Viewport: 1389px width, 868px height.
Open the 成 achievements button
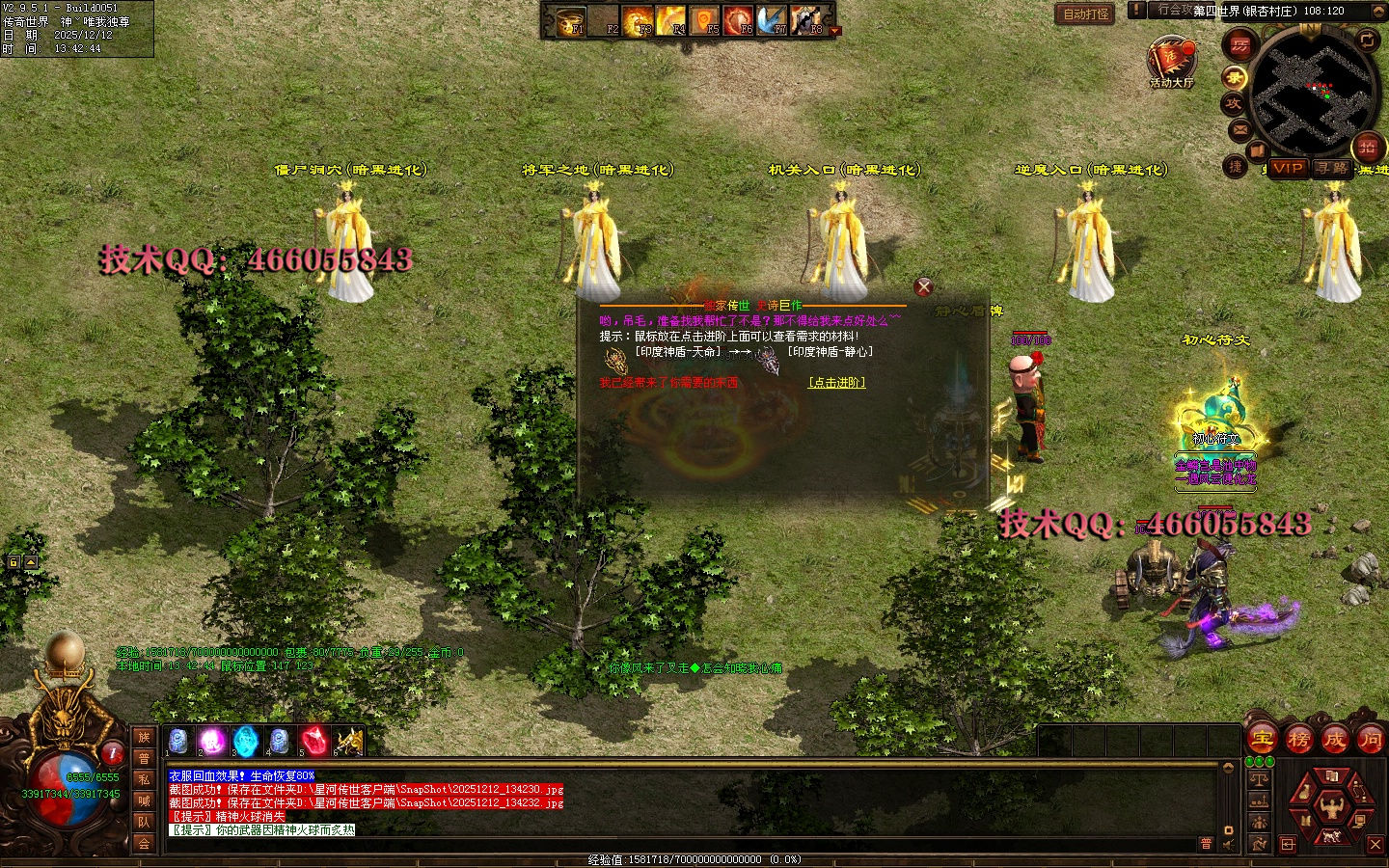1334,740
